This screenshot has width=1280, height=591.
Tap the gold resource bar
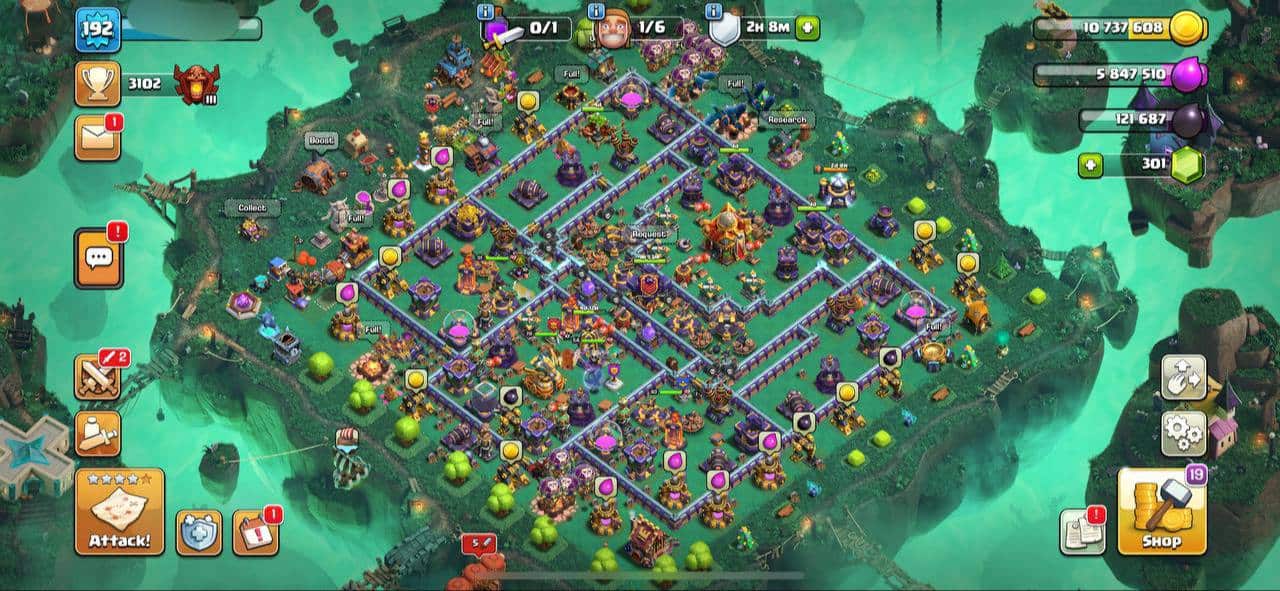(x=1120, y=27)
